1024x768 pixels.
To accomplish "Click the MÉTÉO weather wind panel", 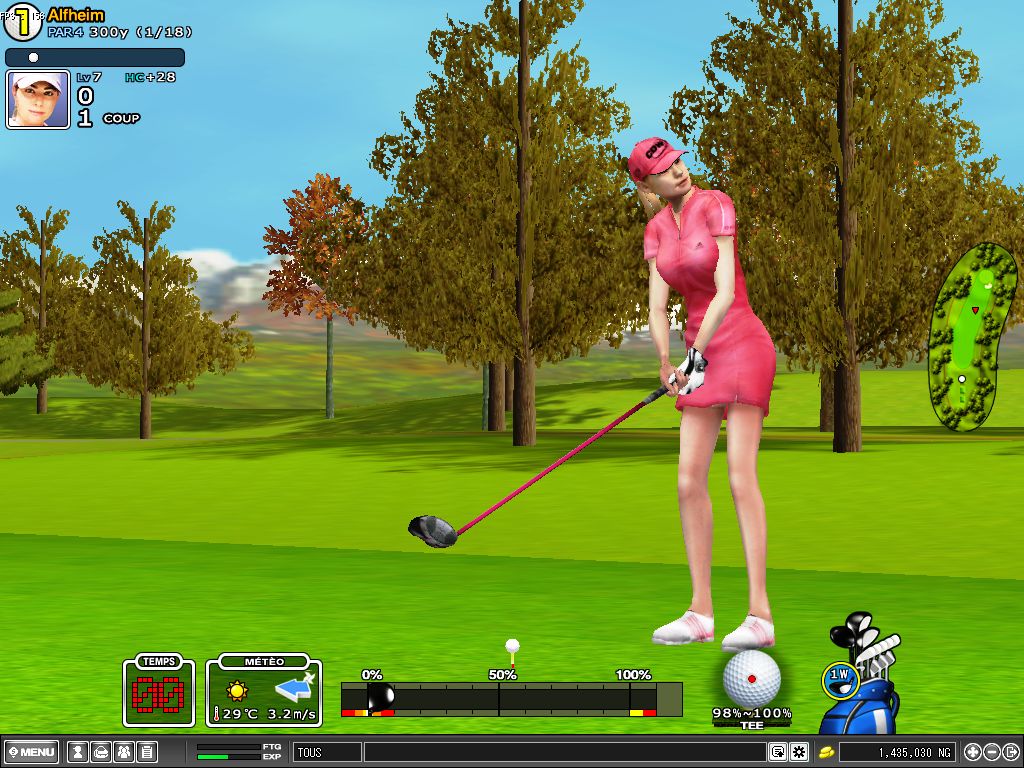I will (x=264, y=691).
